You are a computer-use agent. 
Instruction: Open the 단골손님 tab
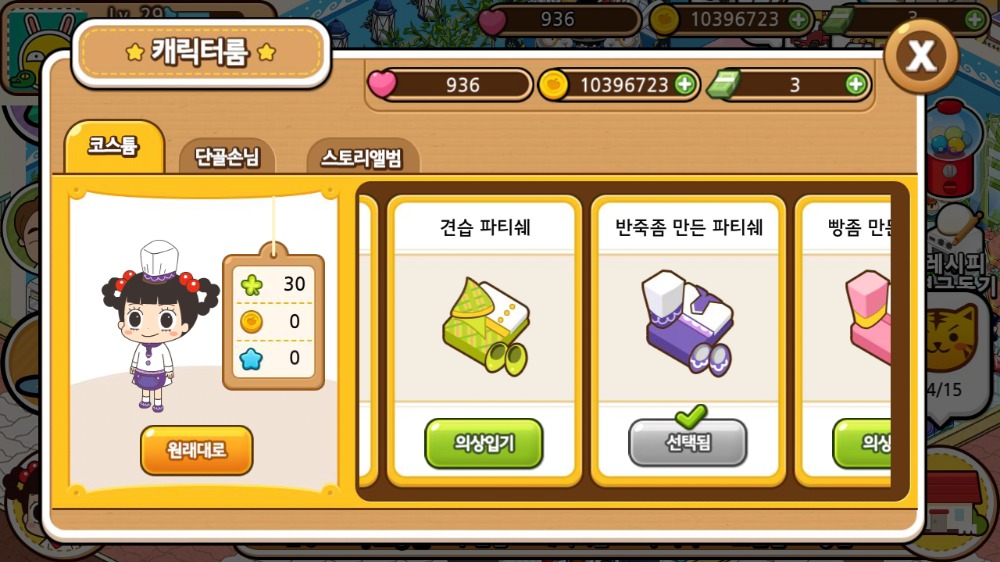coord(227,157)
